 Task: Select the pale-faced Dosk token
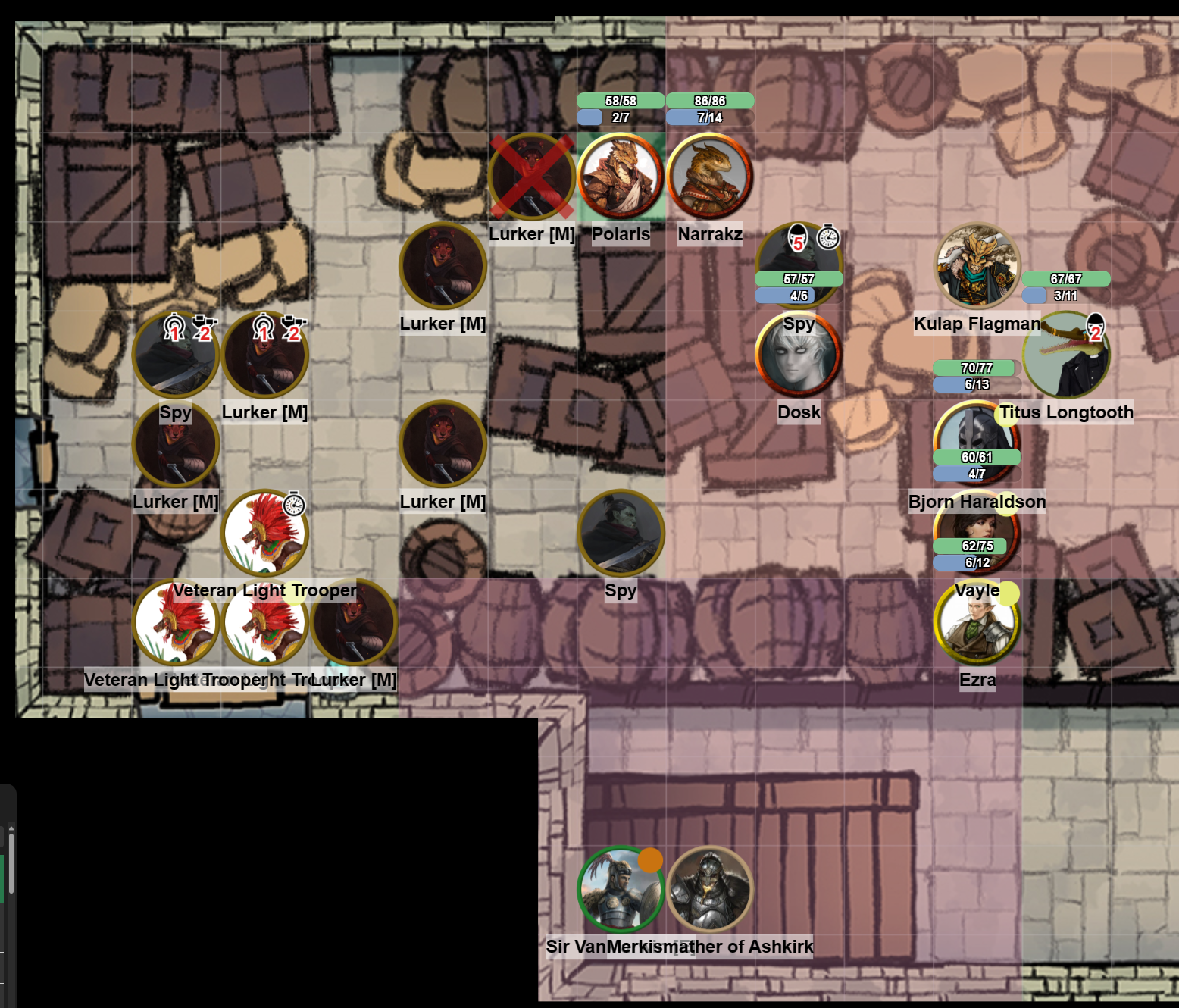[799, 355]
